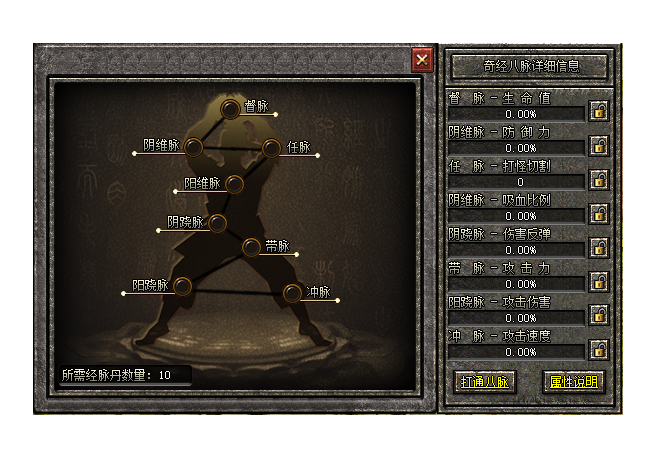This screenshot has height=459, width=657.
Task: Select the 奇经八脉详细信息 header button
Action: (x=529, y=66)
